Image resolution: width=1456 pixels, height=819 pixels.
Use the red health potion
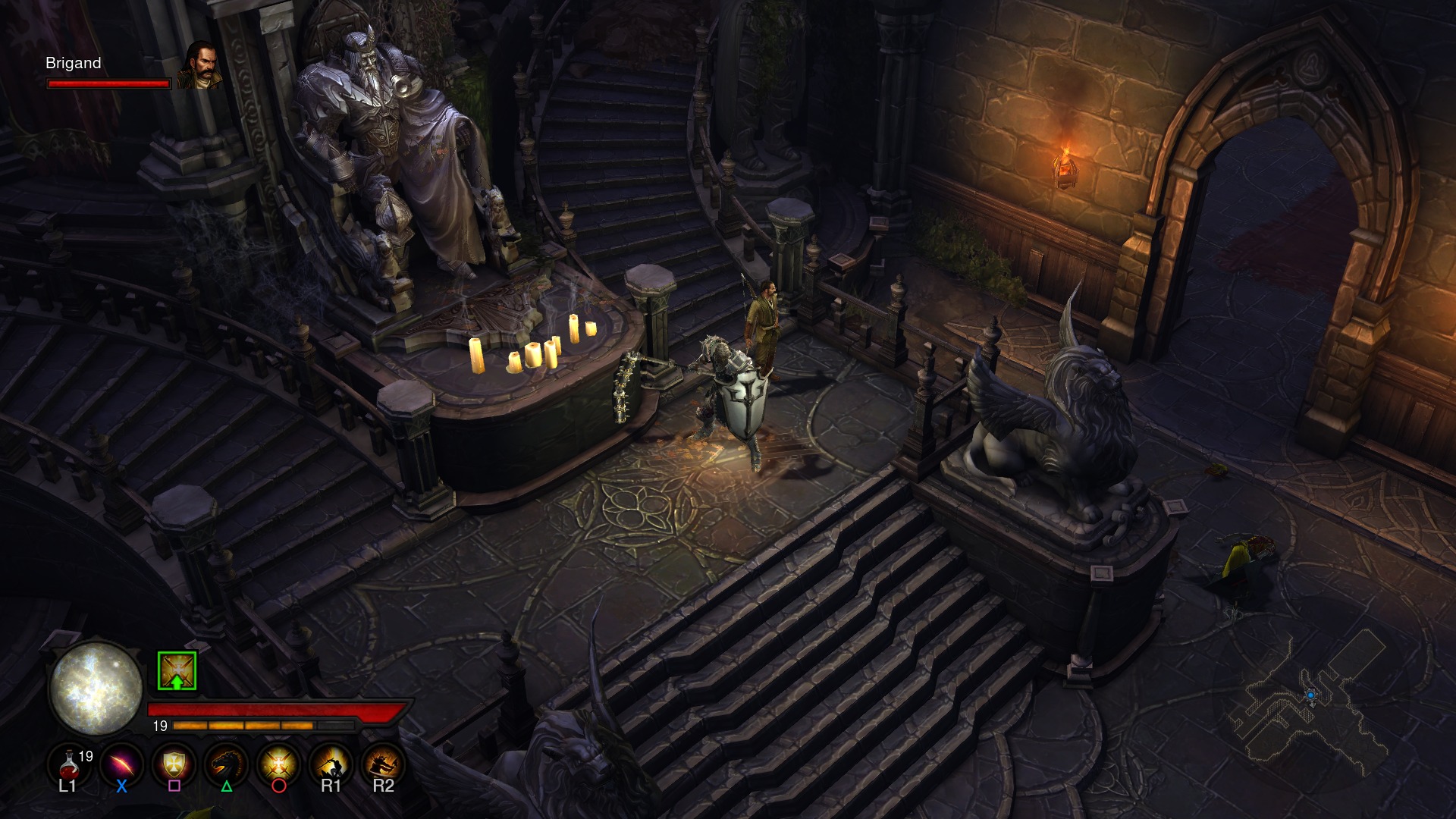tap(69, 764)
